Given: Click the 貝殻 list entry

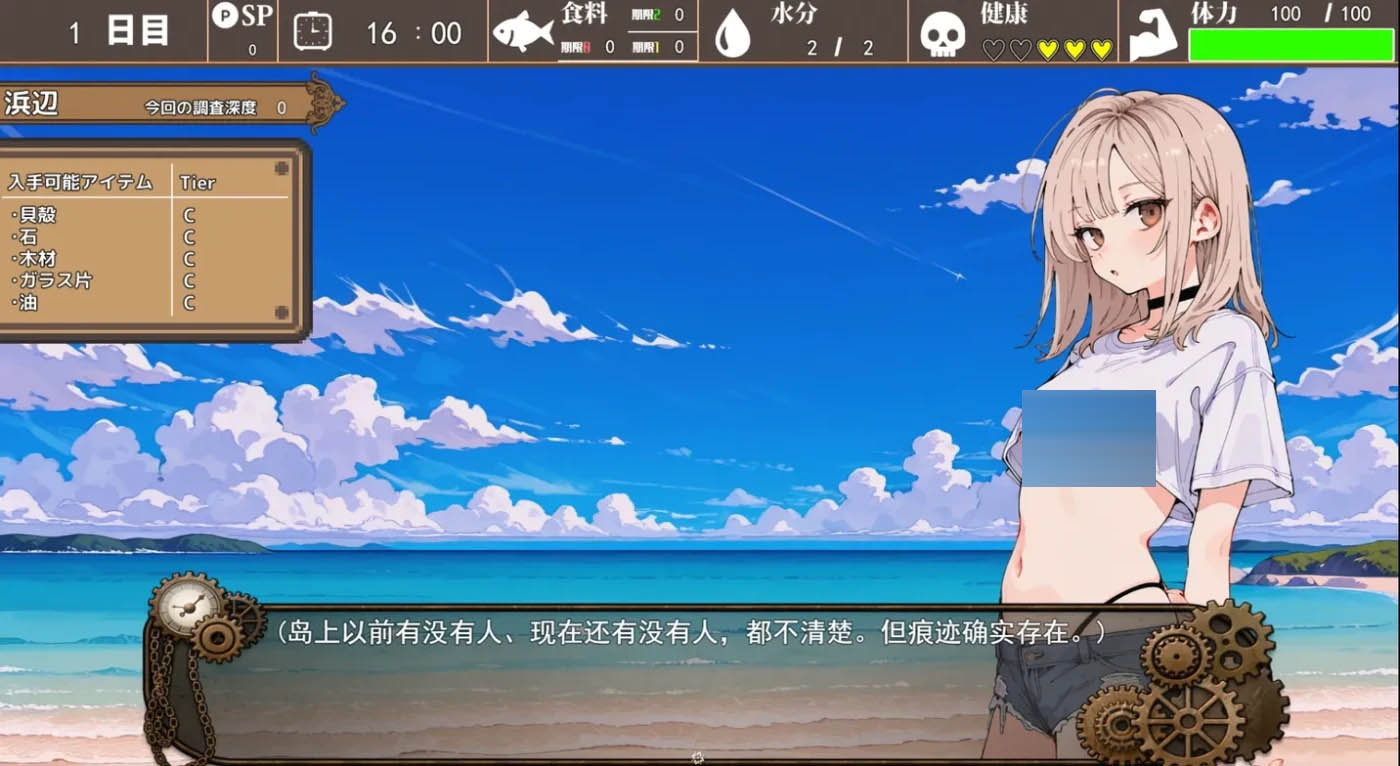Looking at the screenshot, I should coord(35,214).
